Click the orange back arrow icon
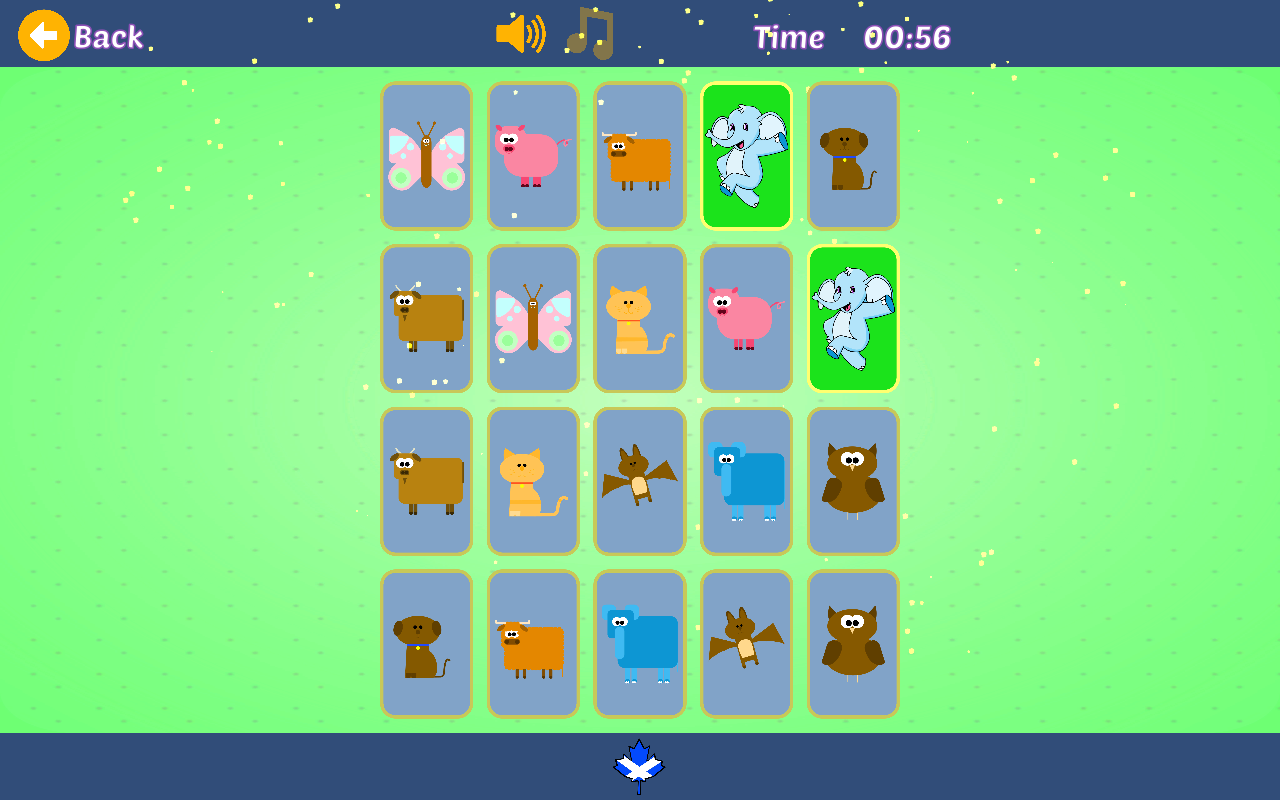 click(43, 33)
